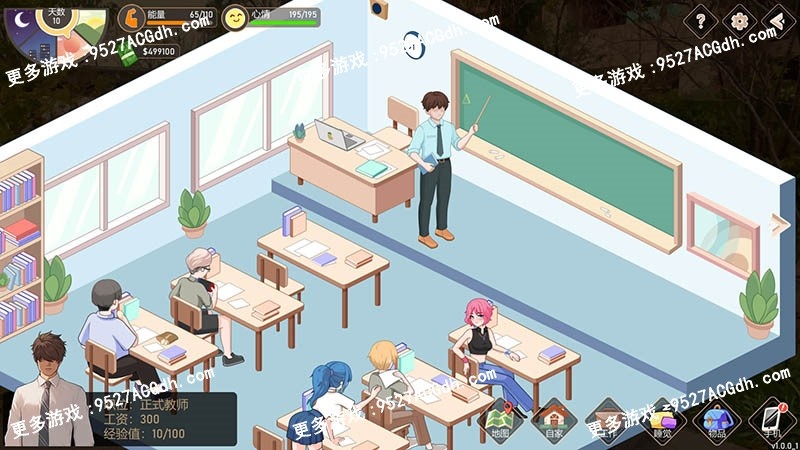Open the 物品 backpack inventory
This screenshot has width=800, height=450.
716,418
